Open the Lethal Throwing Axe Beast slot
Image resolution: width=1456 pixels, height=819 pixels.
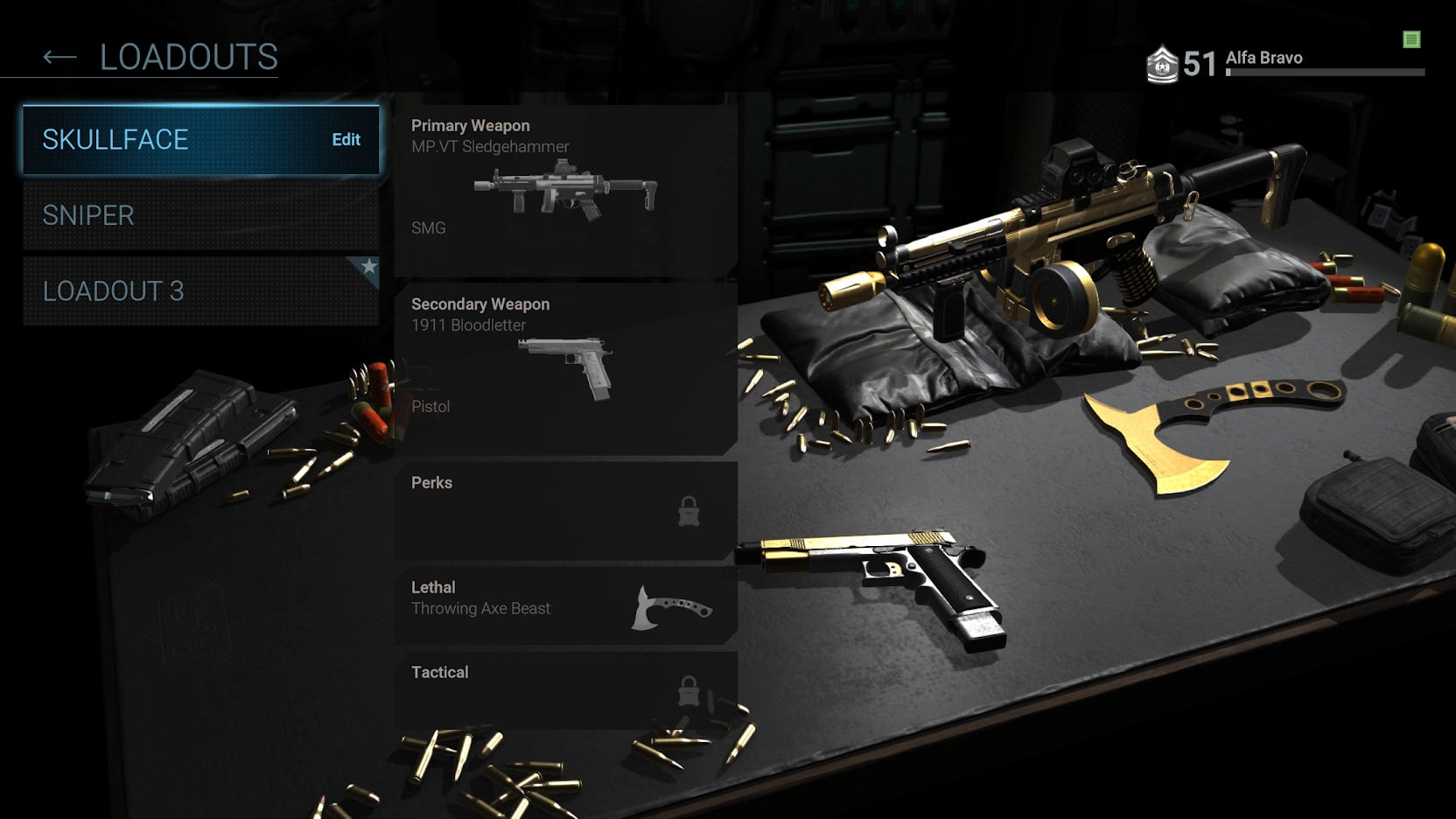pos(565,605)
